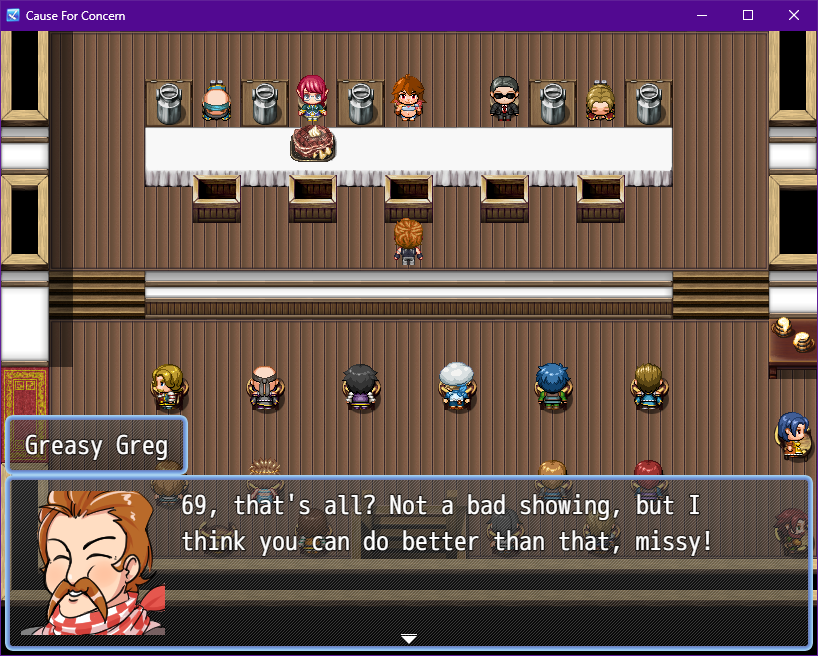Close the Cause For Concern window
The image size is (818, 656).
[793, 15]
